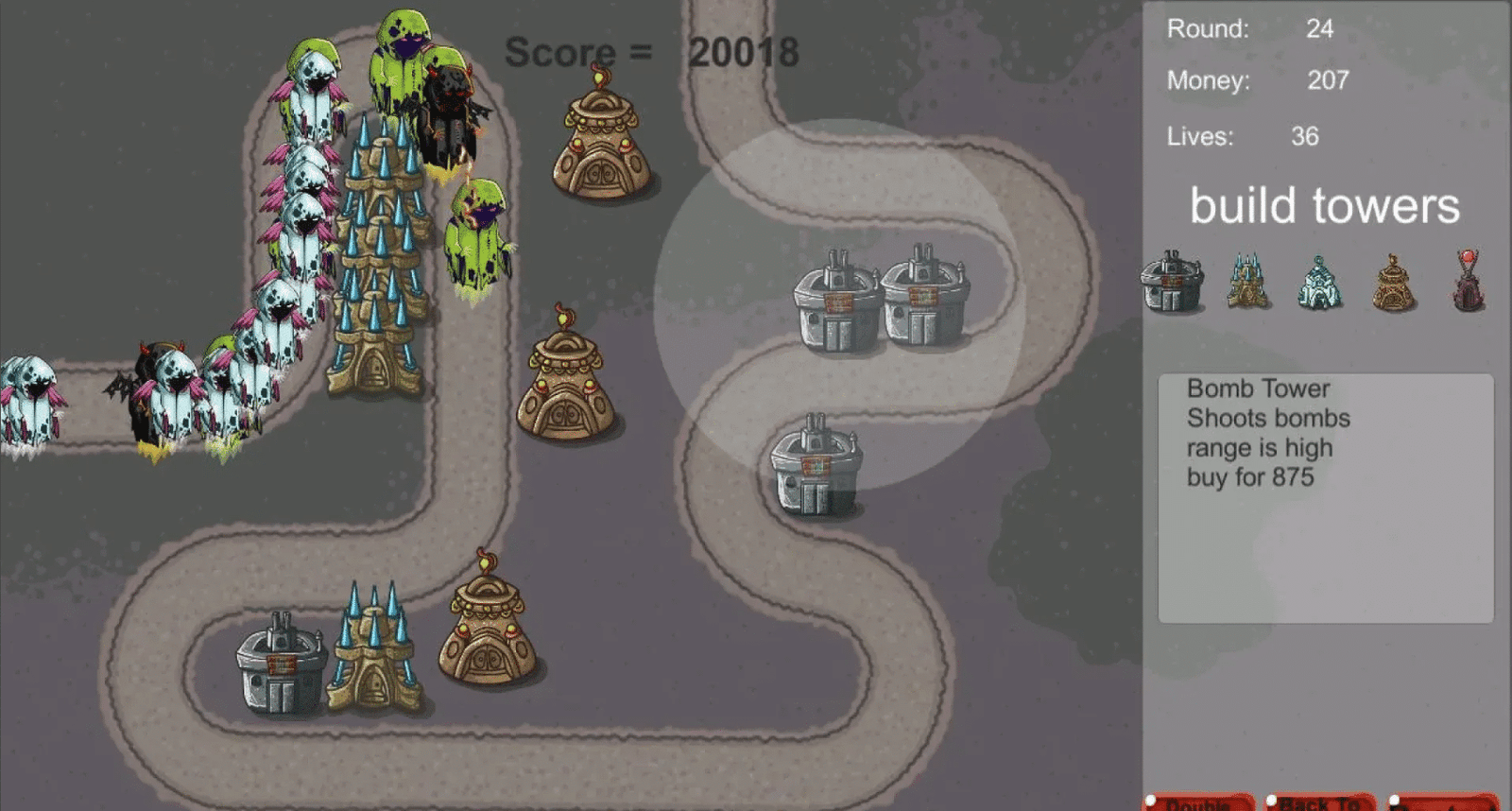Viewport: 1512px width, 811px height.
Task: Click the spiked castle tower near map bottom
Action: pyautogui.click(x=373, y=652)
